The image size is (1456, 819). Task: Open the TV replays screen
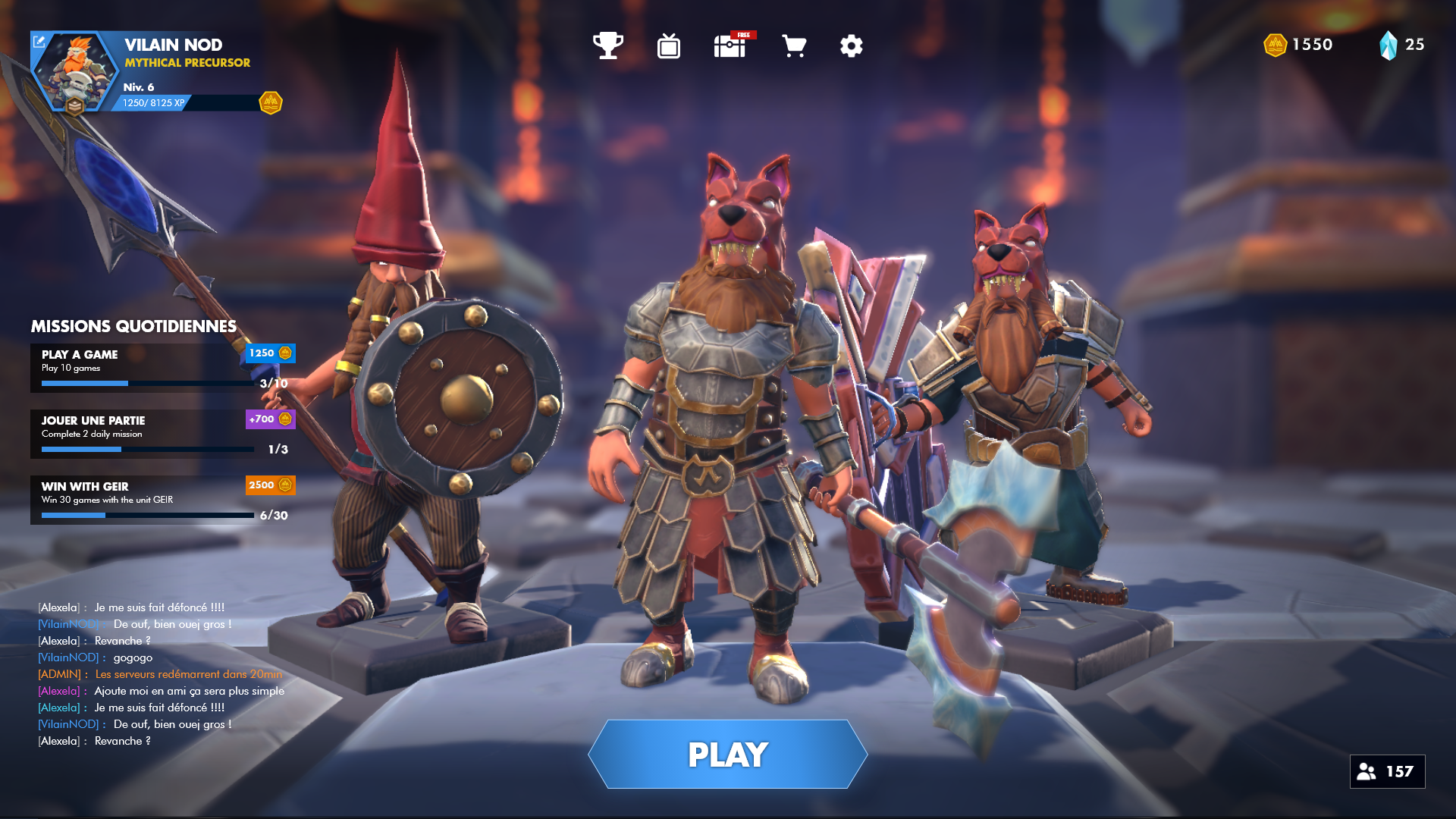(667, 45)
